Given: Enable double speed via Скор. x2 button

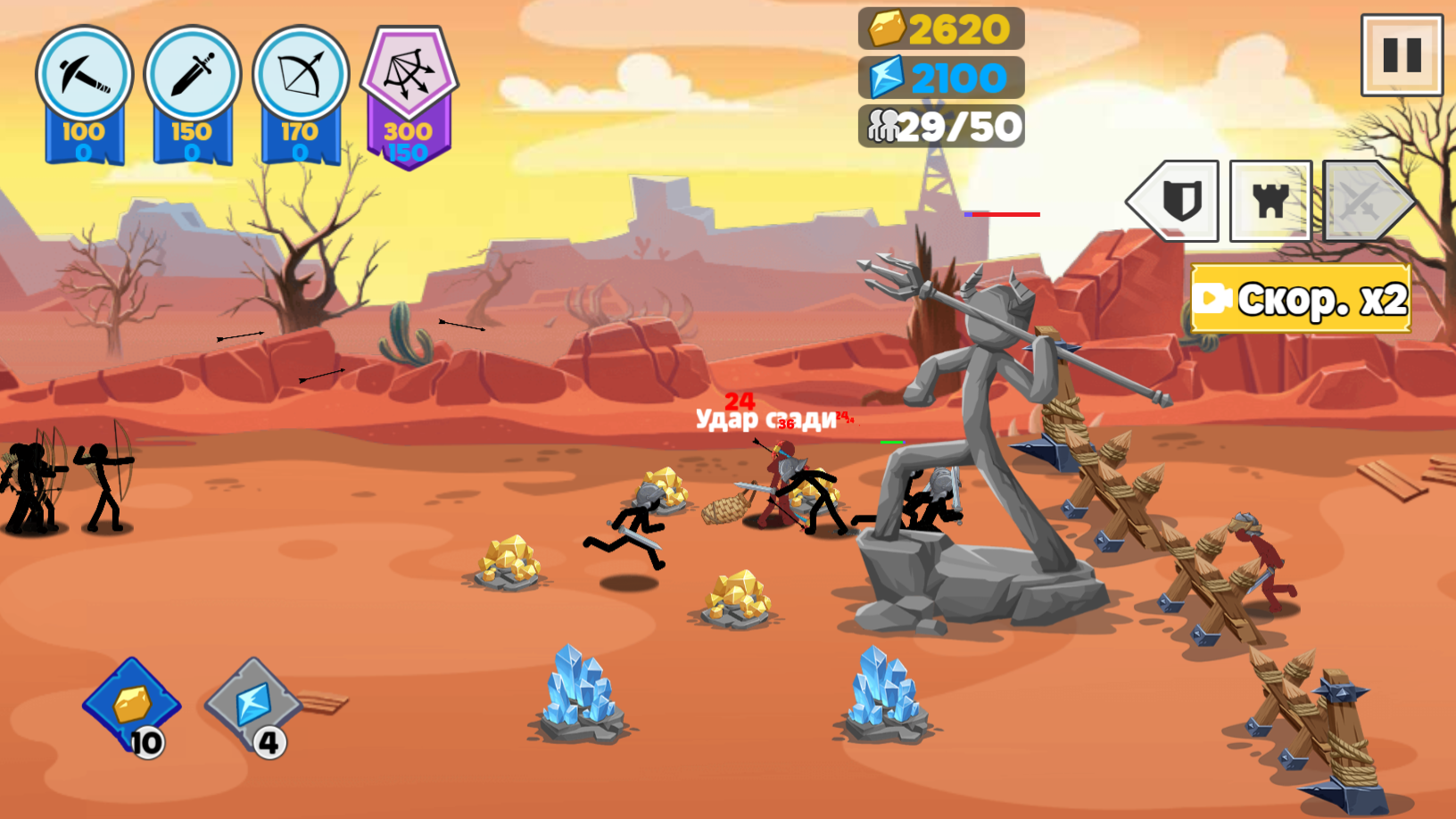Looking at the screenshot, I should [1300, 299].
